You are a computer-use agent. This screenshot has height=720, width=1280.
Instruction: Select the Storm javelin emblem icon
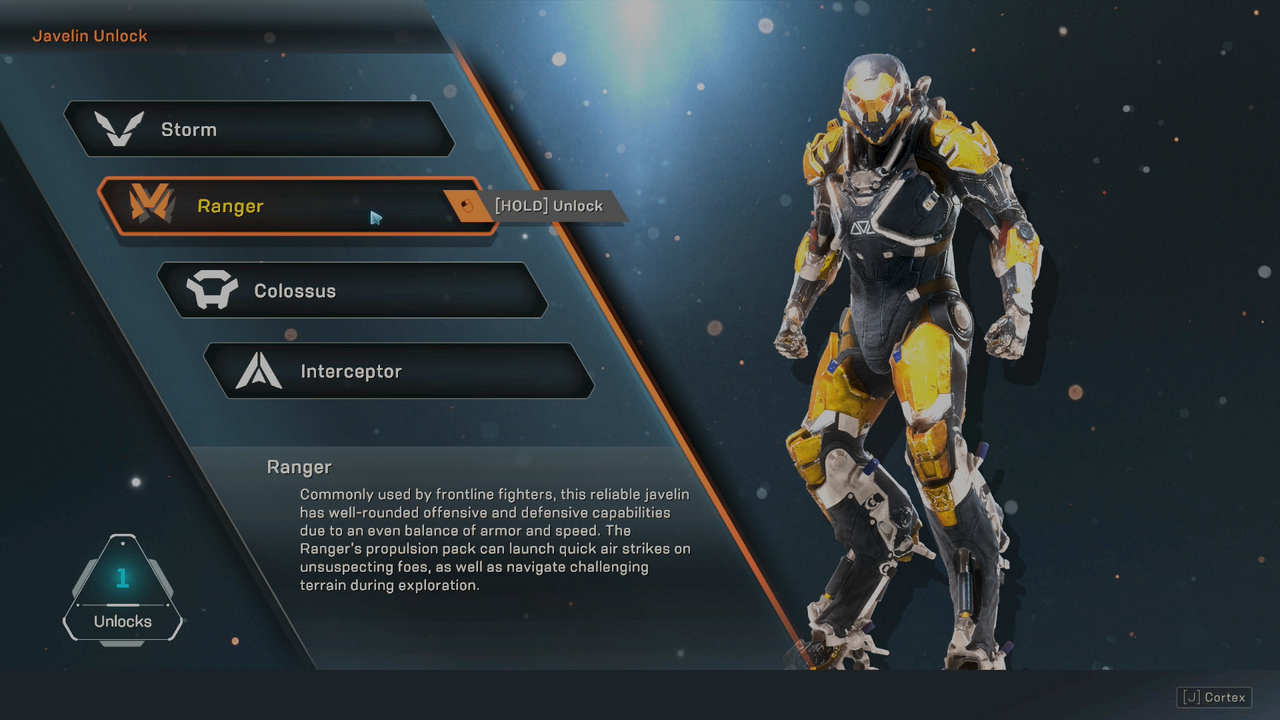(x=120, y=127)
